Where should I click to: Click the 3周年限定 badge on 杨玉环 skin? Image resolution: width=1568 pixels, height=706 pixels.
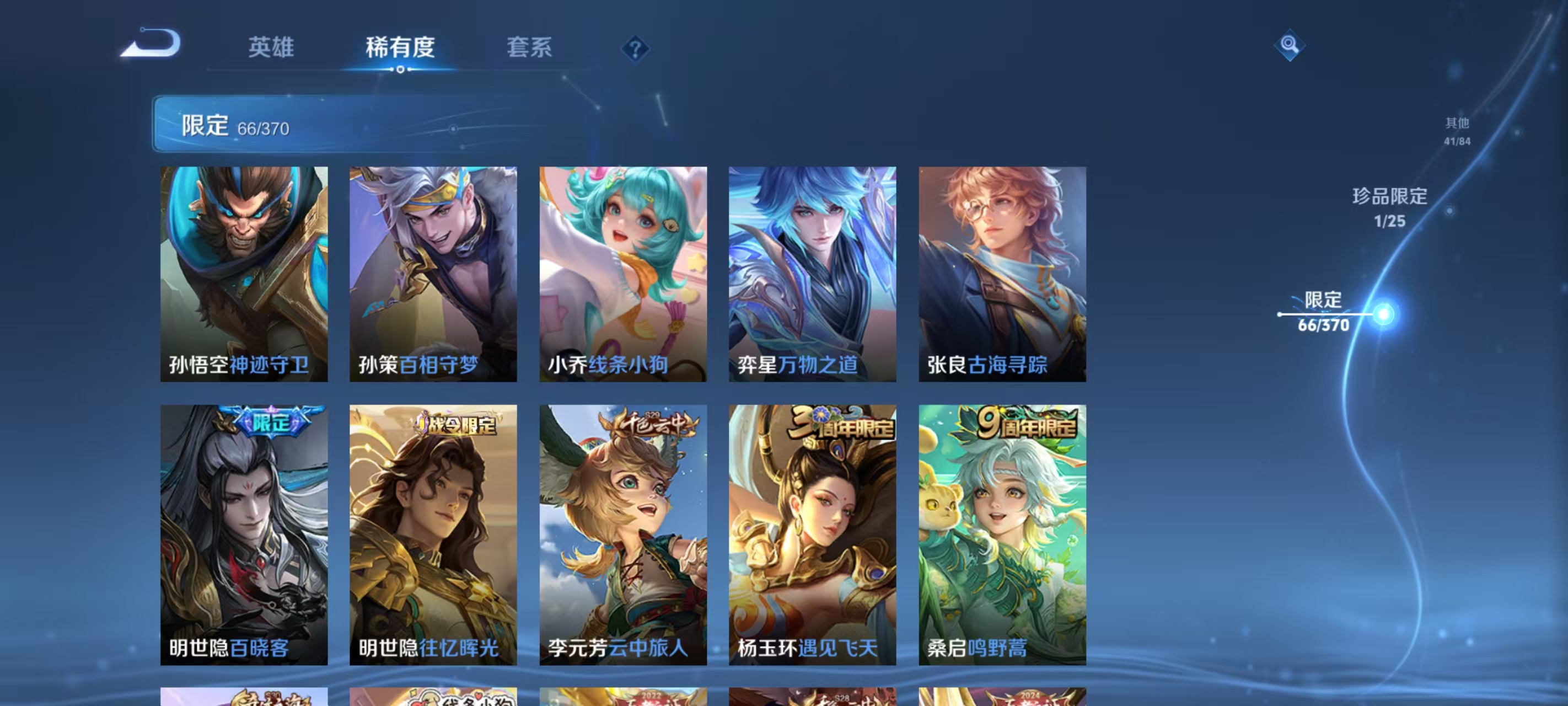pyautogui.click(x=842, y=429)
